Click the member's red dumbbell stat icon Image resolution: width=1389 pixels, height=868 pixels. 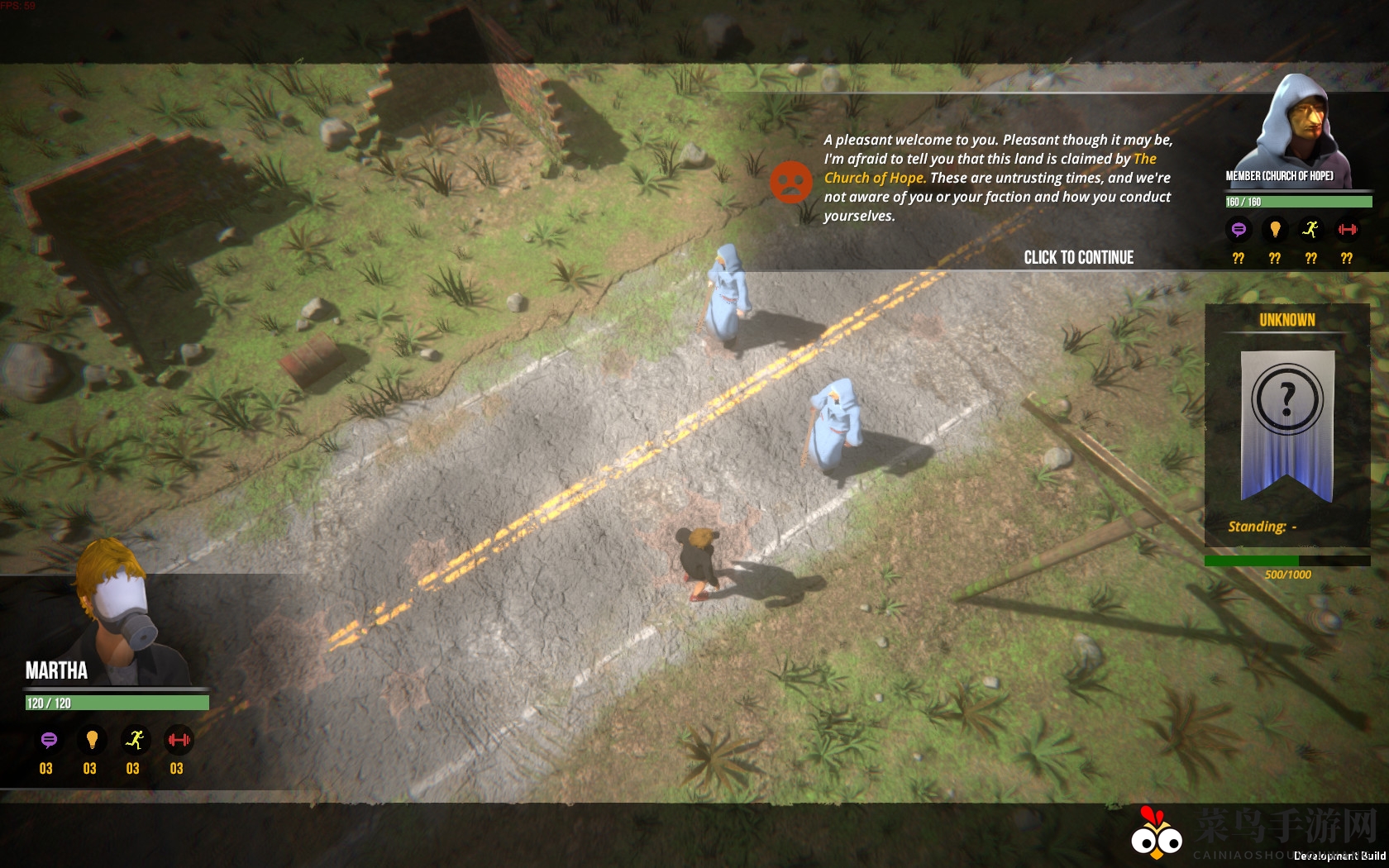pyautogui.click(x=1348, y=229)
